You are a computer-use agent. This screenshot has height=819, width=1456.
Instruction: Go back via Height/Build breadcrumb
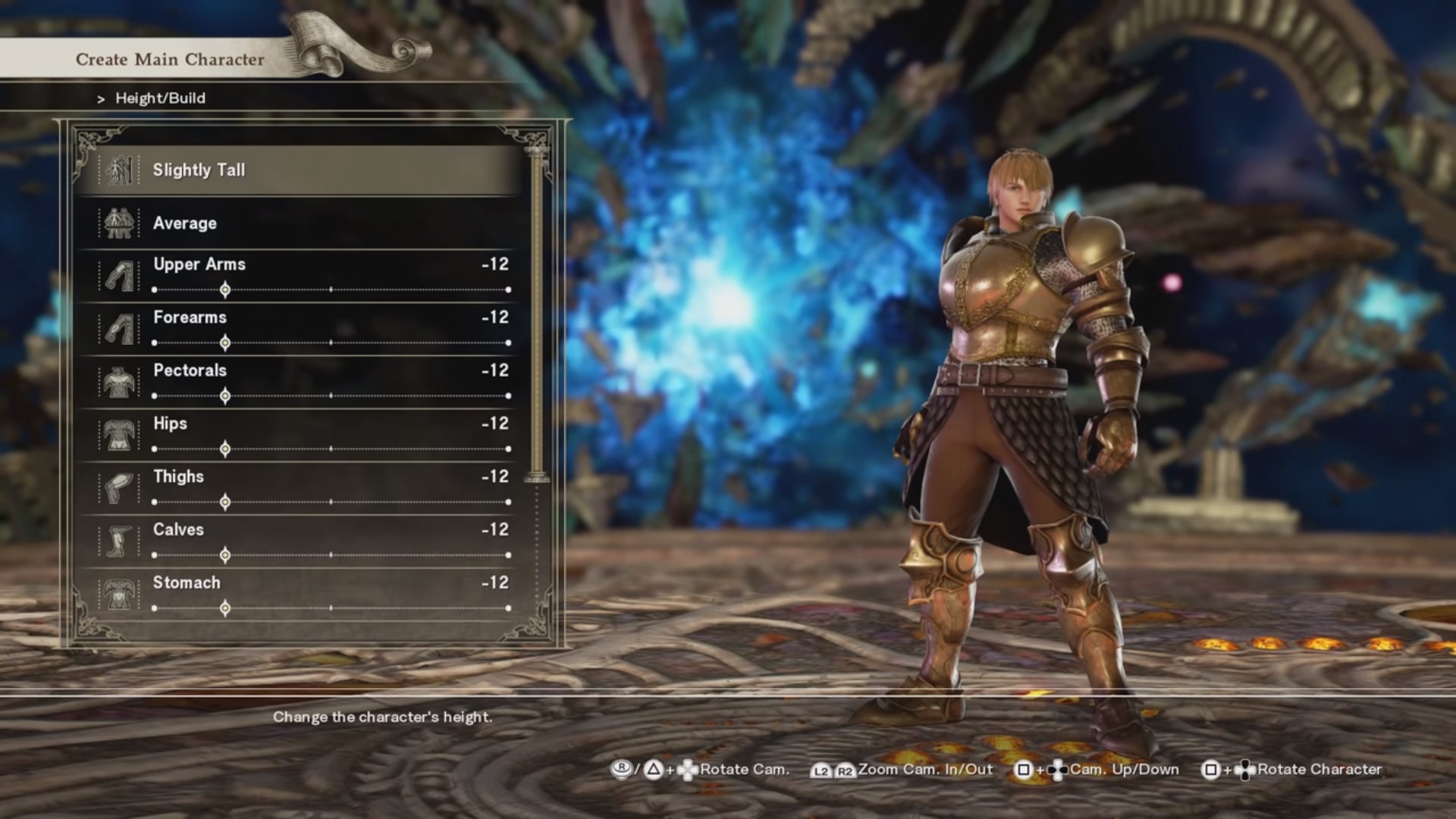tap(160, 98)
